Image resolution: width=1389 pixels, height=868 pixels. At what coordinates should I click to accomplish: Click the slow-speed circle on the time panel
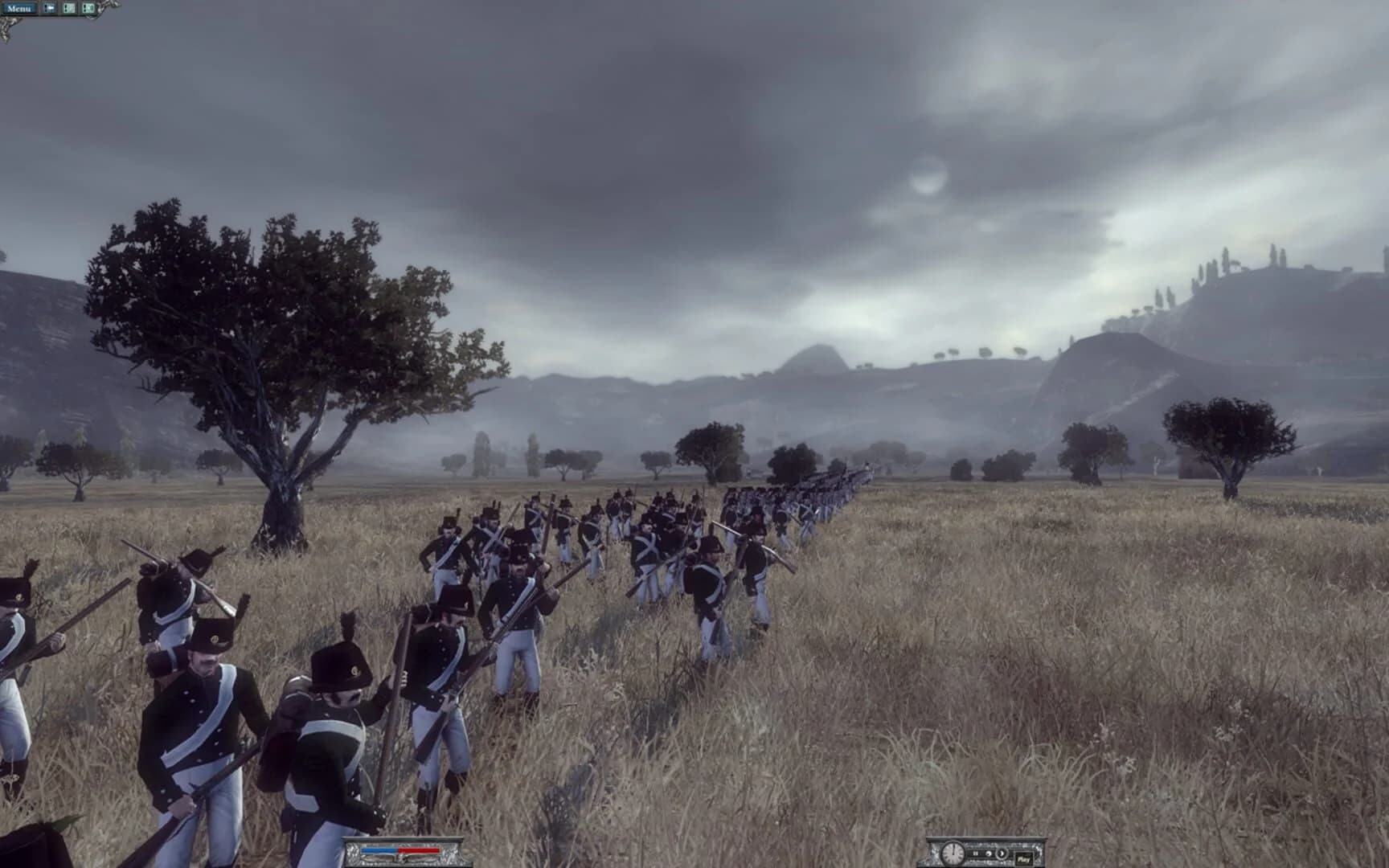tap(989, 854)
